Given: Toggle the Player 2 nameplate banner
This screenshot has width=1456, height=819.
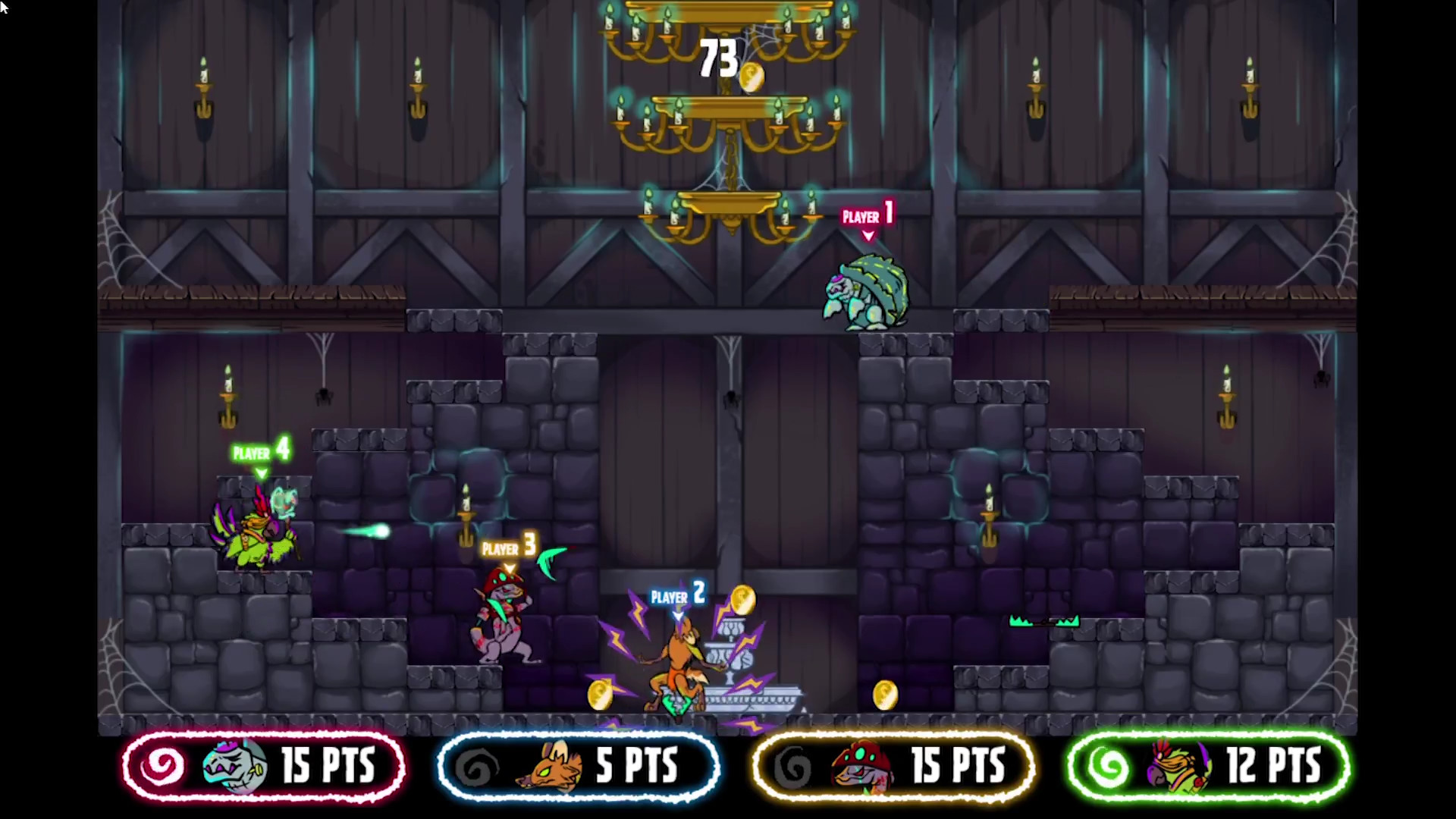Looking at the screenshot, I should (676, 596).
